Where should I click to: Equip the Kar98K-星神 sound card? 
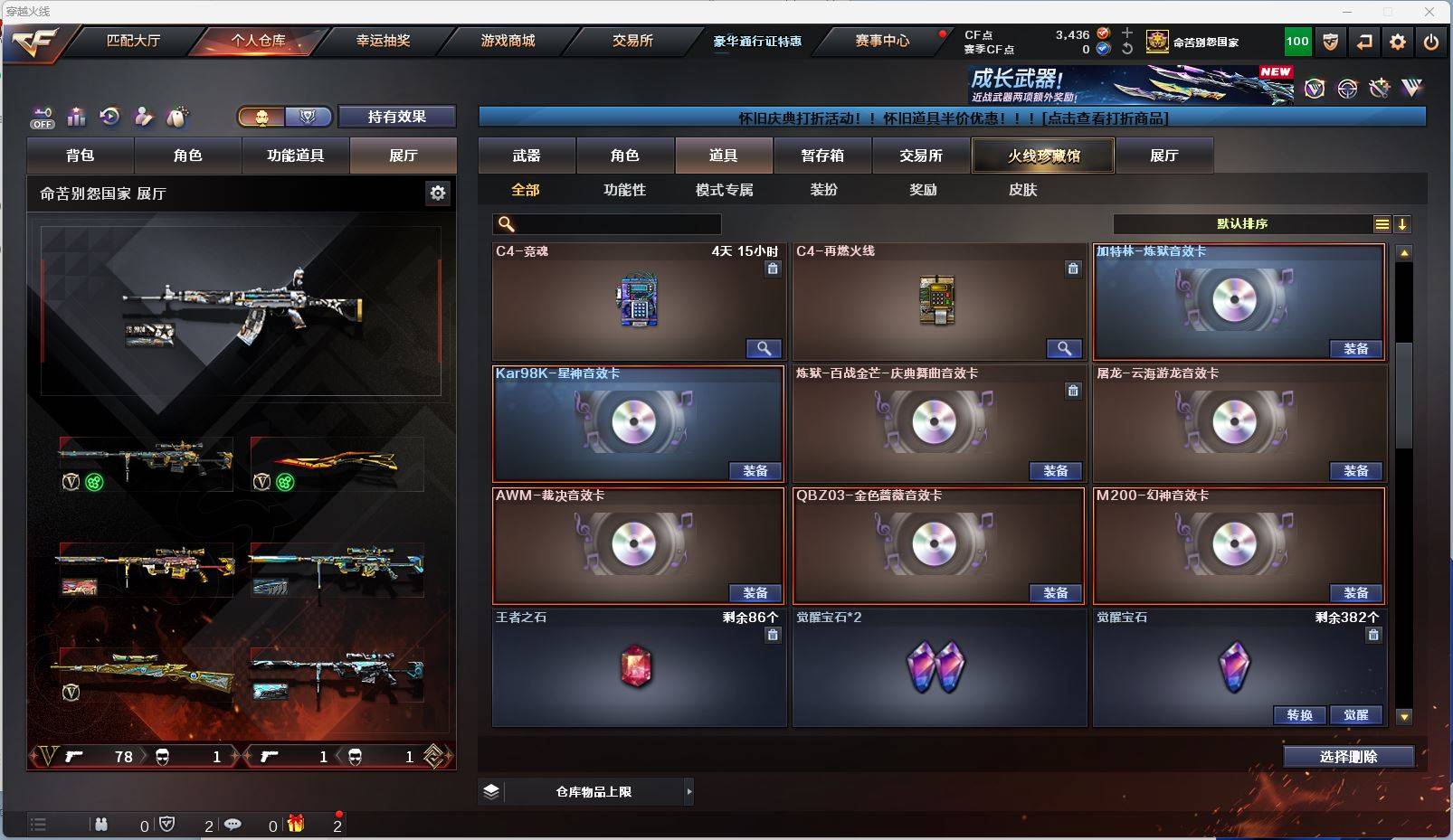click(x=755, y=471)
